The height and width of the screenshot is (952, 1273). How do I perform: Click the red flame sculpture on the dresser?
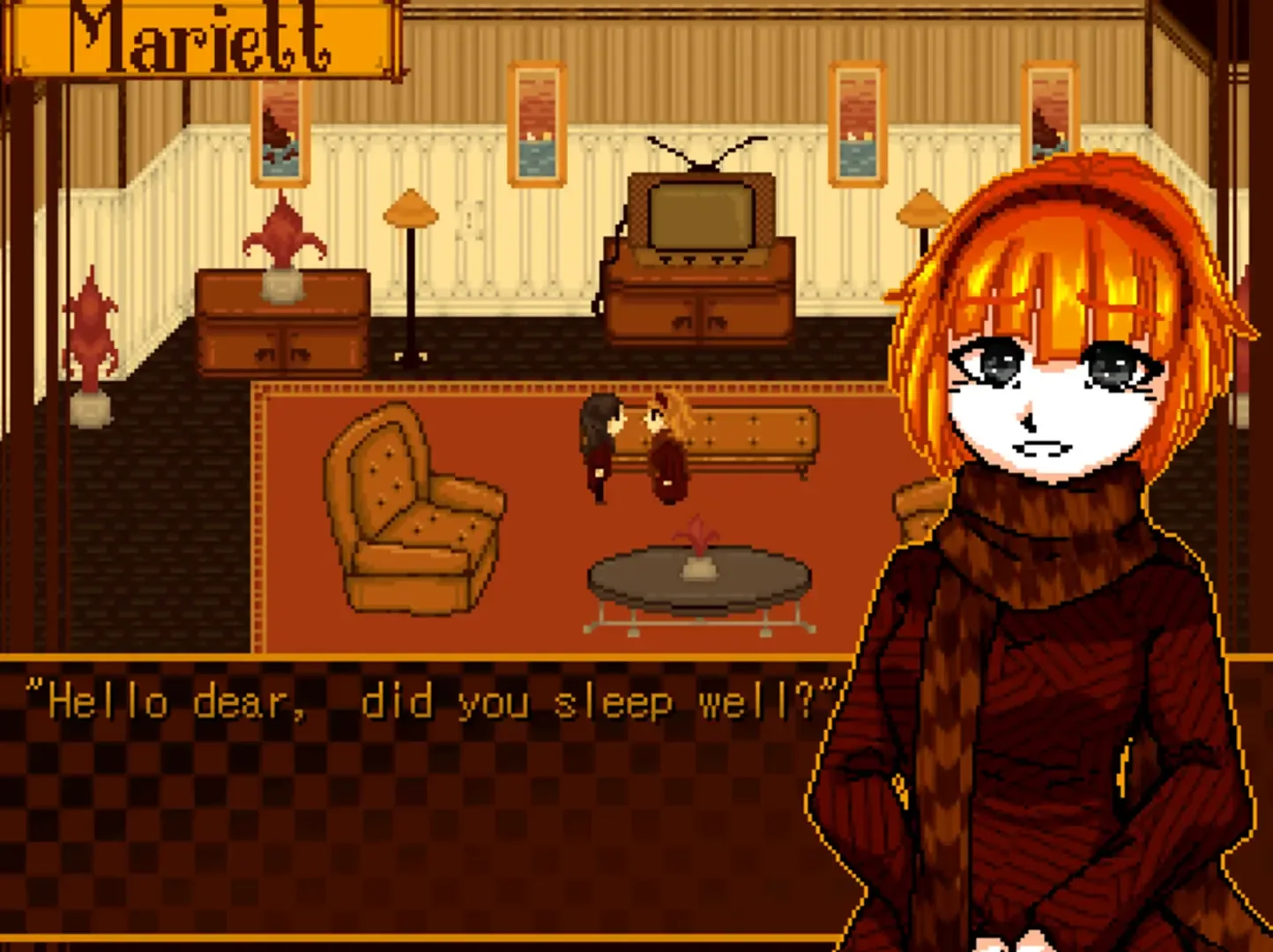click(x=282, y=234)
